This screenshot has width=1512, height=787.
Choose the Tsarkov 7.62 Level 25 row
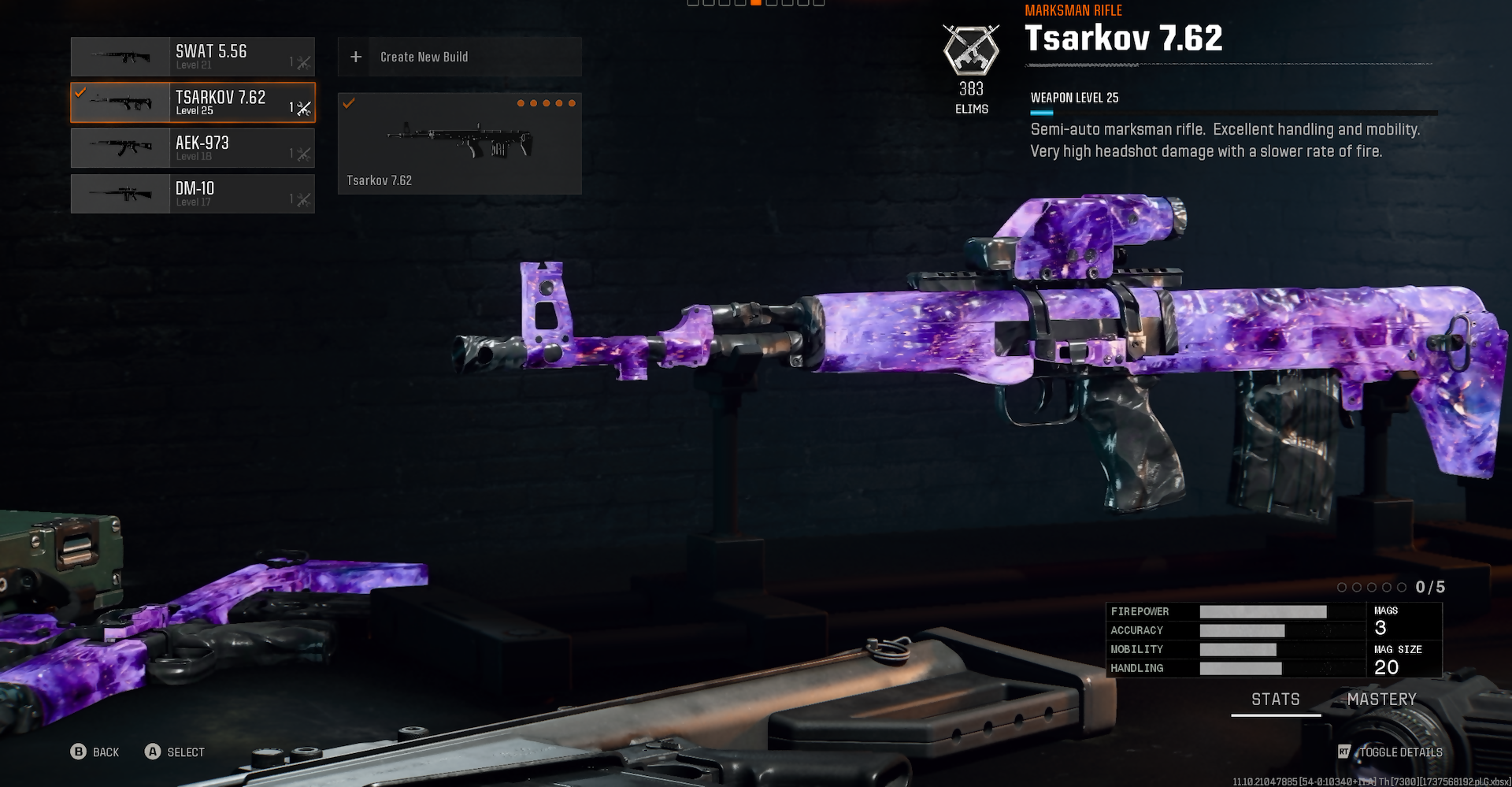tap(193, 102)
